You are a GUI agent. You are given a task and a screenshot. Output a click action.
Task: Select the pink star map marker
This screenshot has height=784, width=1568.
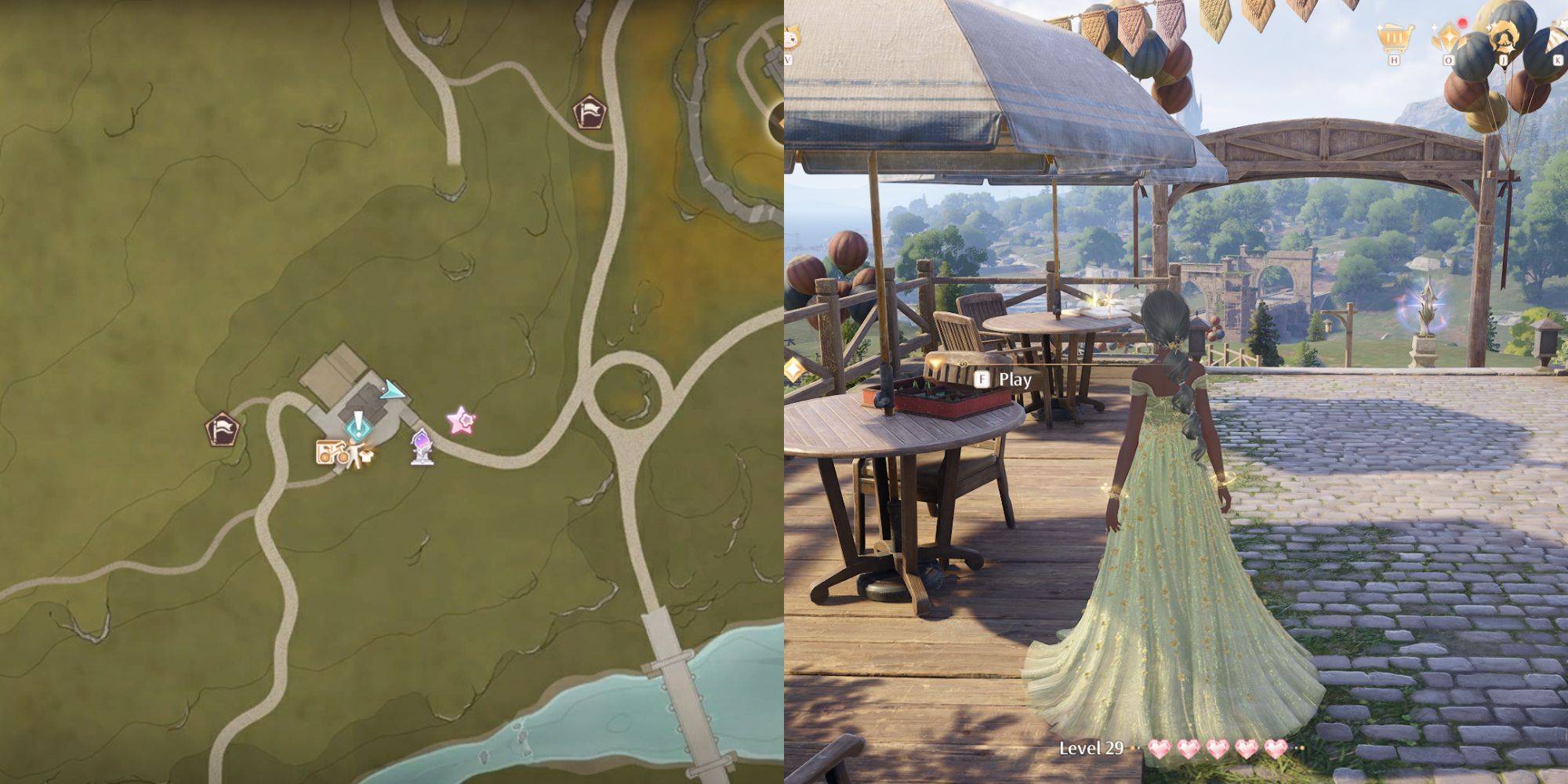point(461,421)
